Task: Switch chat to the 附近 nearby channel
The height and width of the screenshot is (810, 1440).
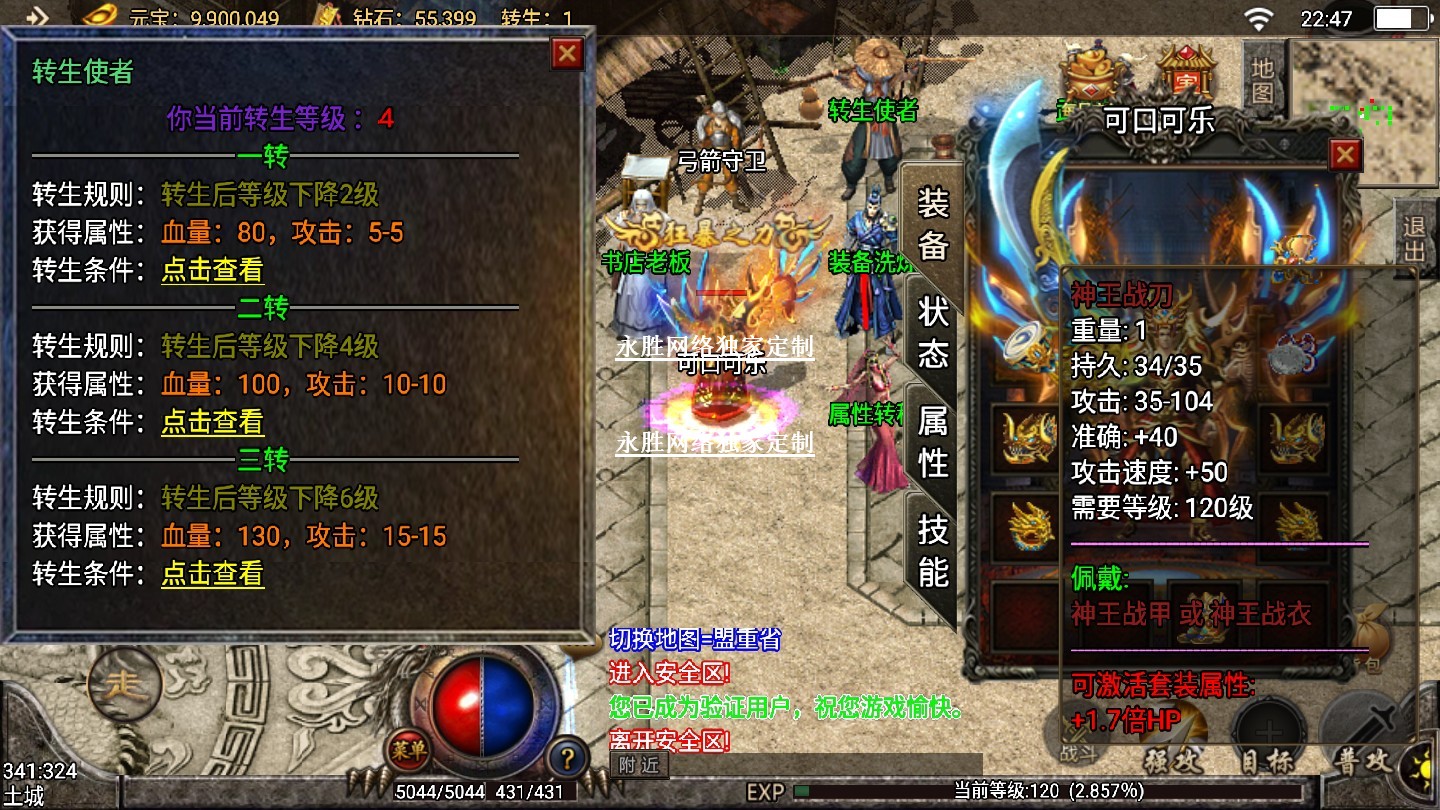Action: [638, 766]
